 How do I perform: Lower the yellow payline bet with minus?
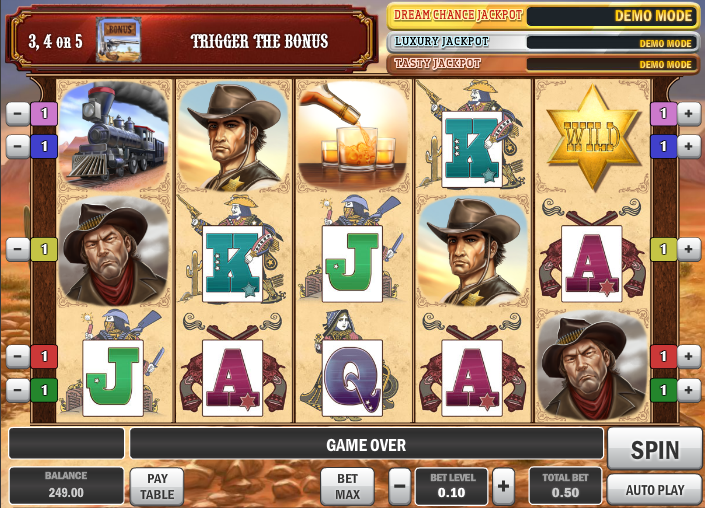(x=17, y=248)
